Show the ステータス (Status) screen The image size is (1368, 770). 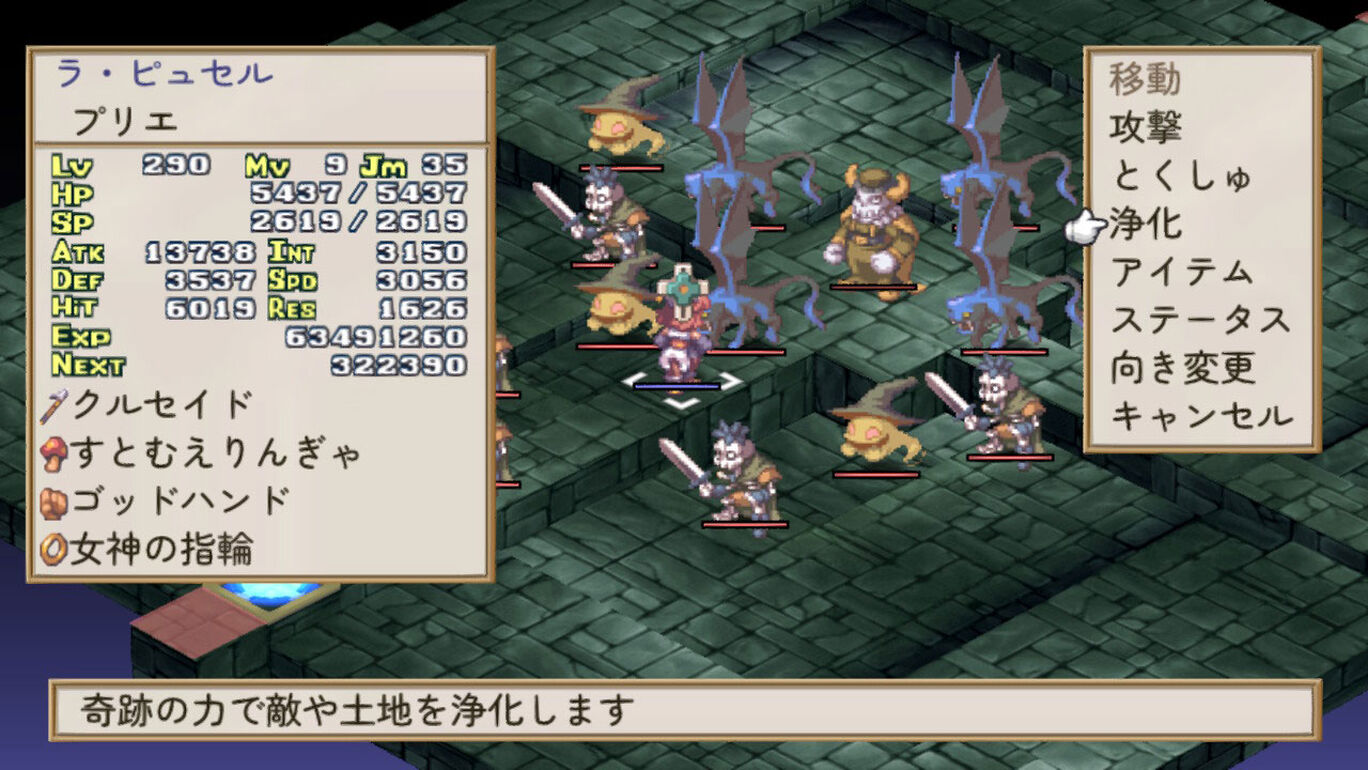coord(1199,320)
